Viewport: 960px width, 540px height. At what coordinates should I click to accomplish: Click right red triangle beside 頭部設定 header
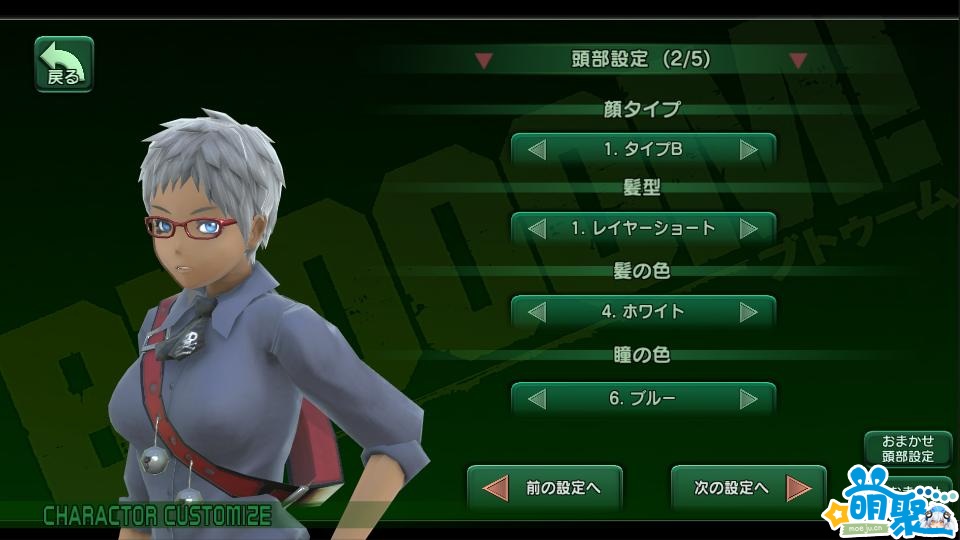tap(797, 61)
